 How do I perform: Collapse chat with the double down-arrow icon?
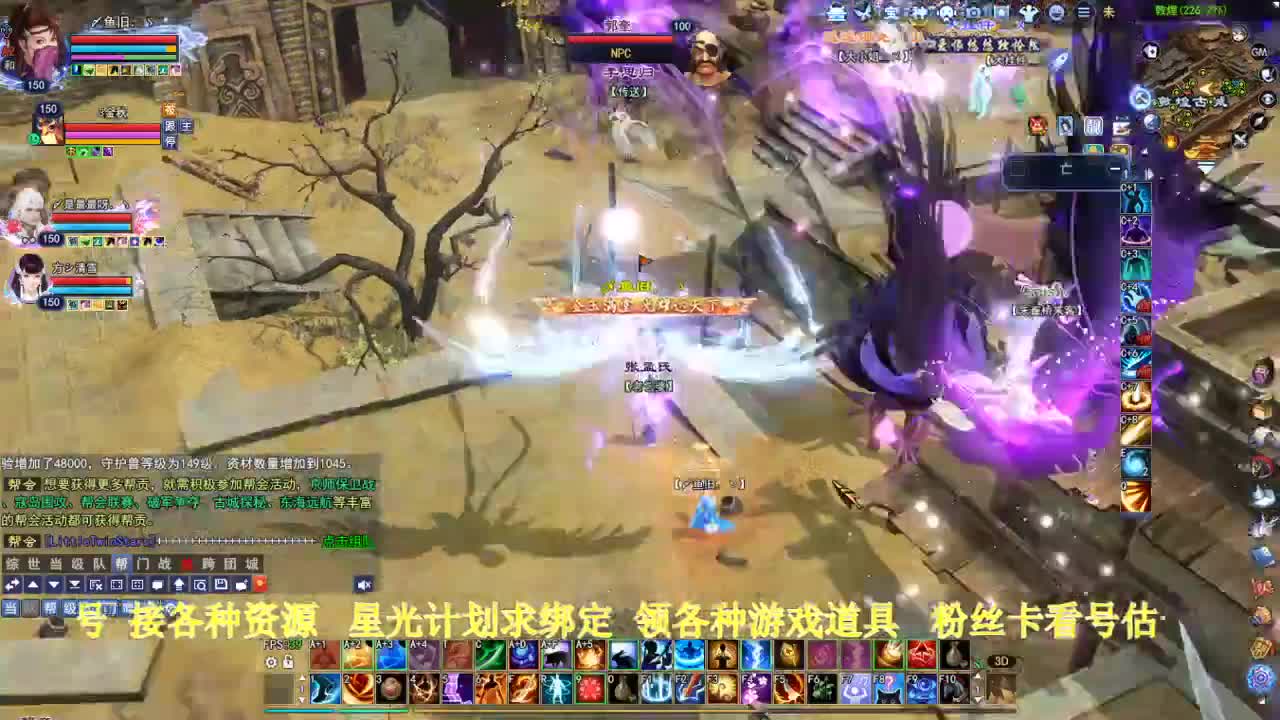pyautogui.click(x=74, y=585)
